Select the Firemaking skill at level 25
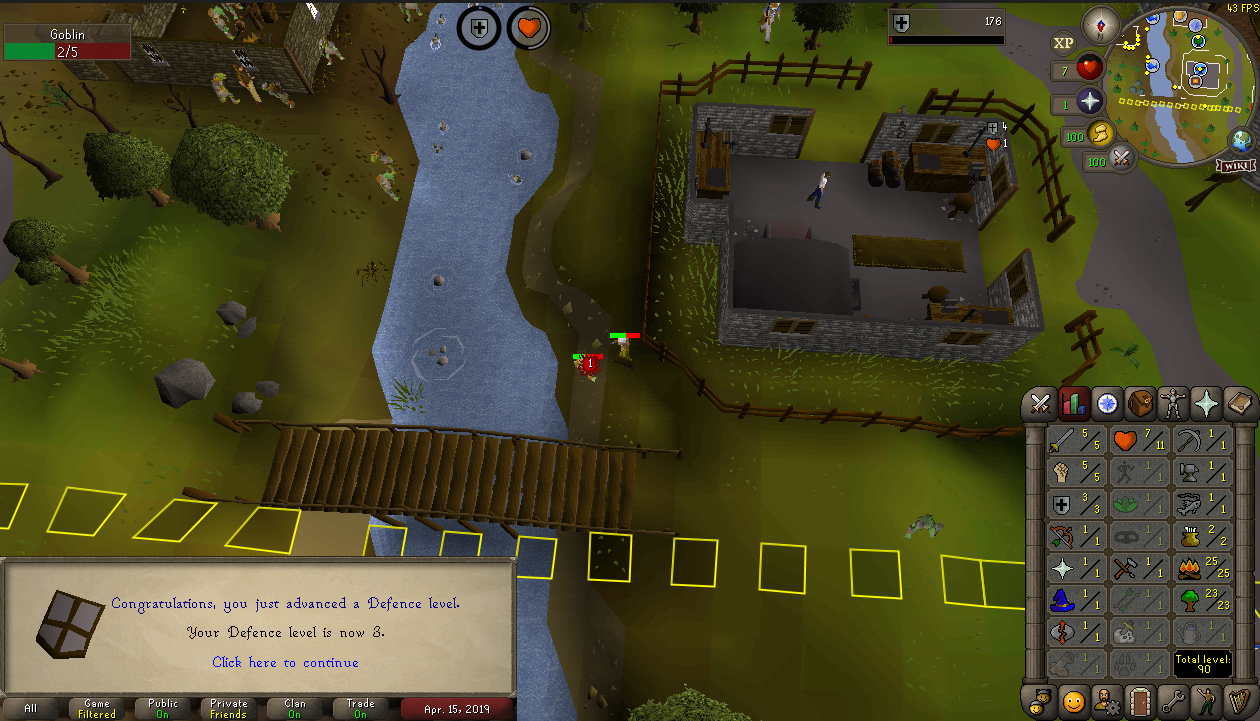Viewport: 1260px width, 721px height. point(1202,568)
